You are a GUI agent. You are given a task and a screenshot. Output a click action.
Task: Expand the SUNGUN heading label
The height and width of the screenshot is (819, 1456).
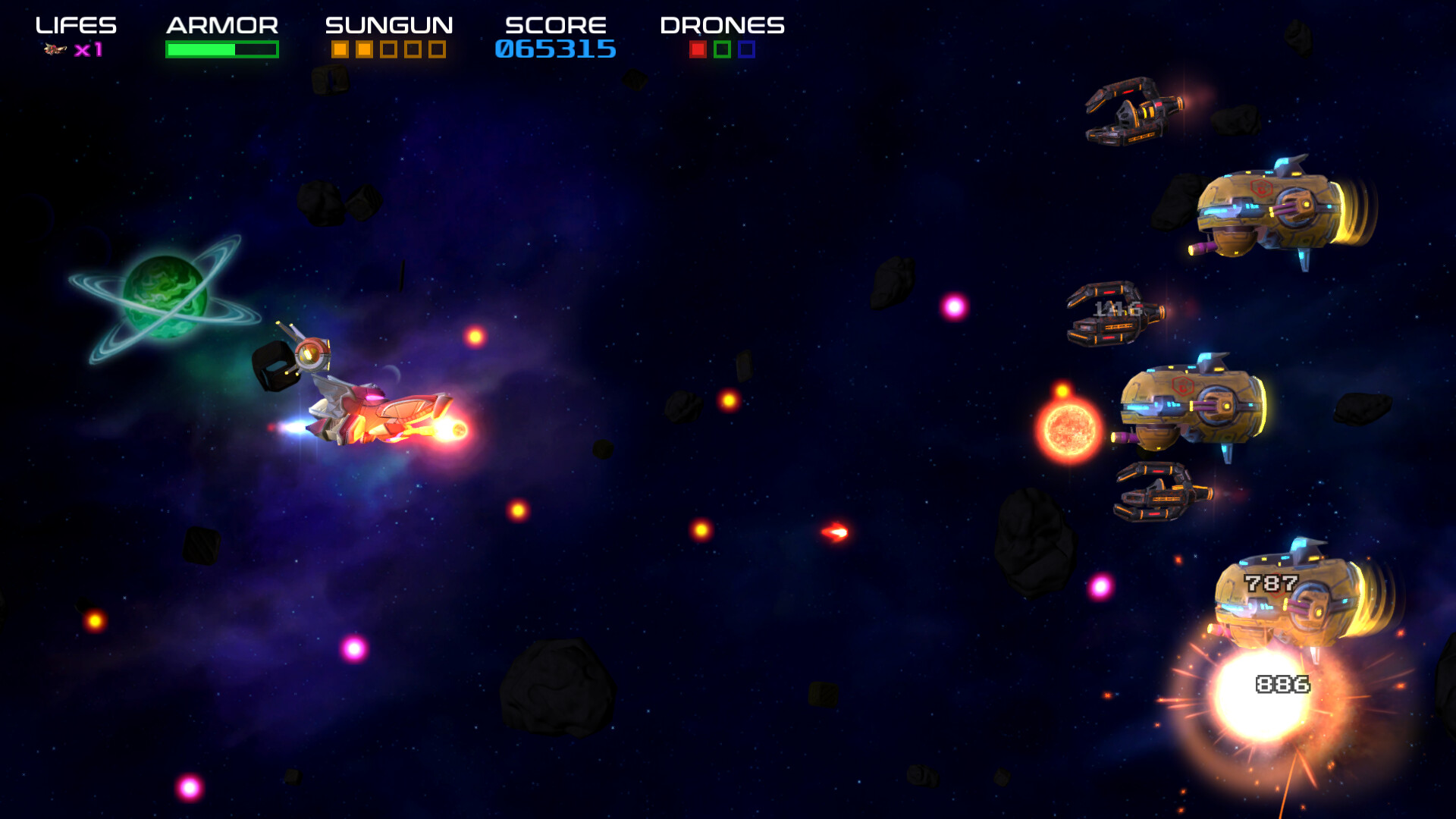pyautogui.click(x=388, y=24)
